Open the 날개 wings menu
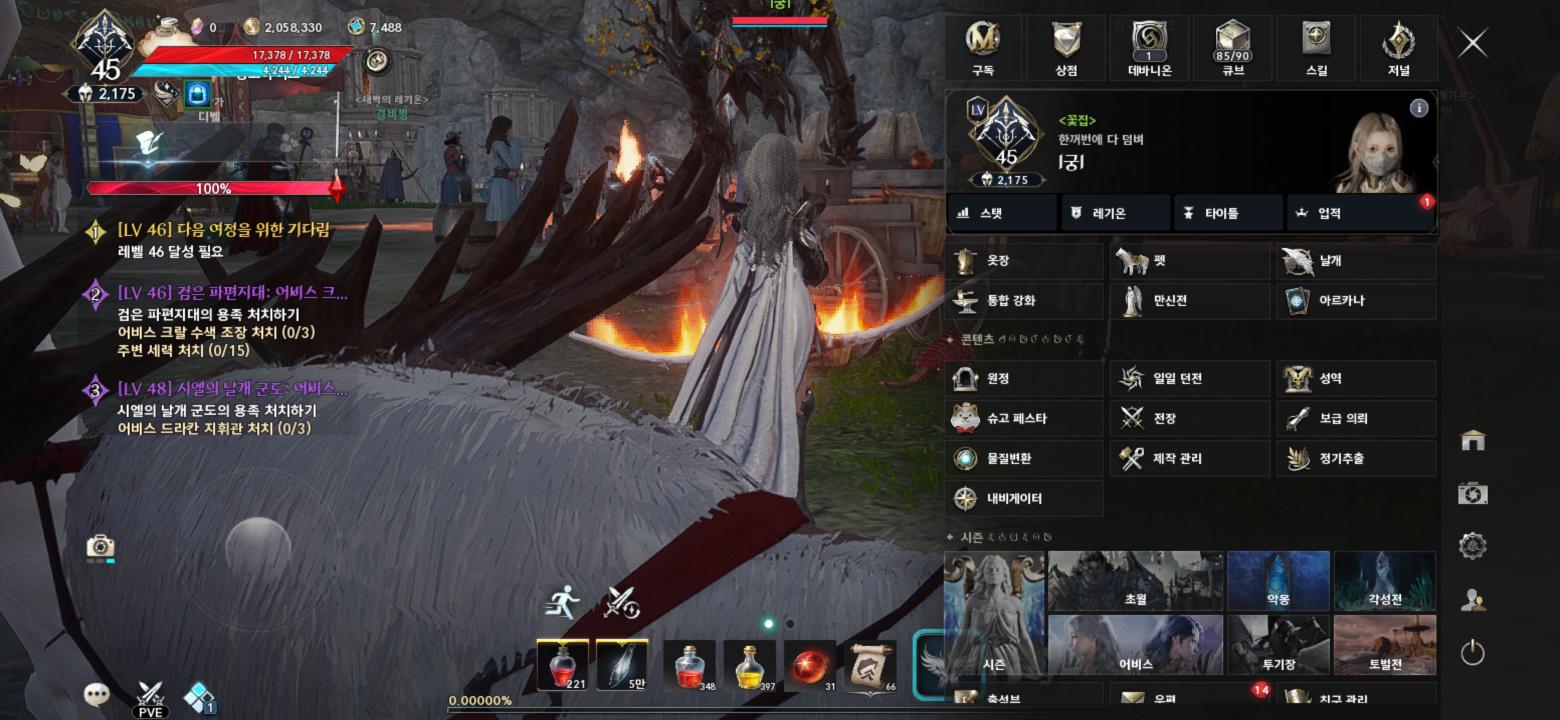 [1356, 261]
